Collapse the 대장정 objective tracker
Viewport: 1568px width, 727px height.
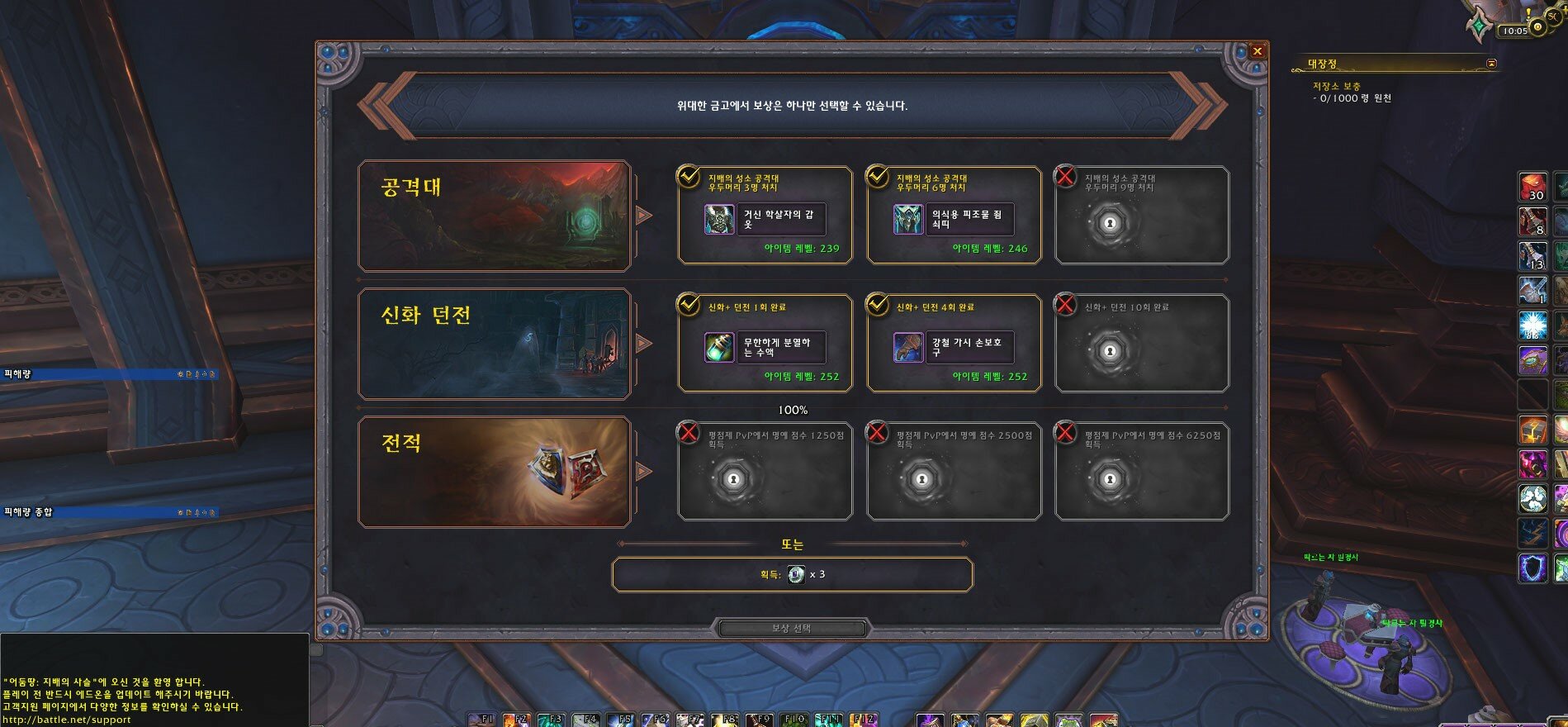pos(1491,64)
